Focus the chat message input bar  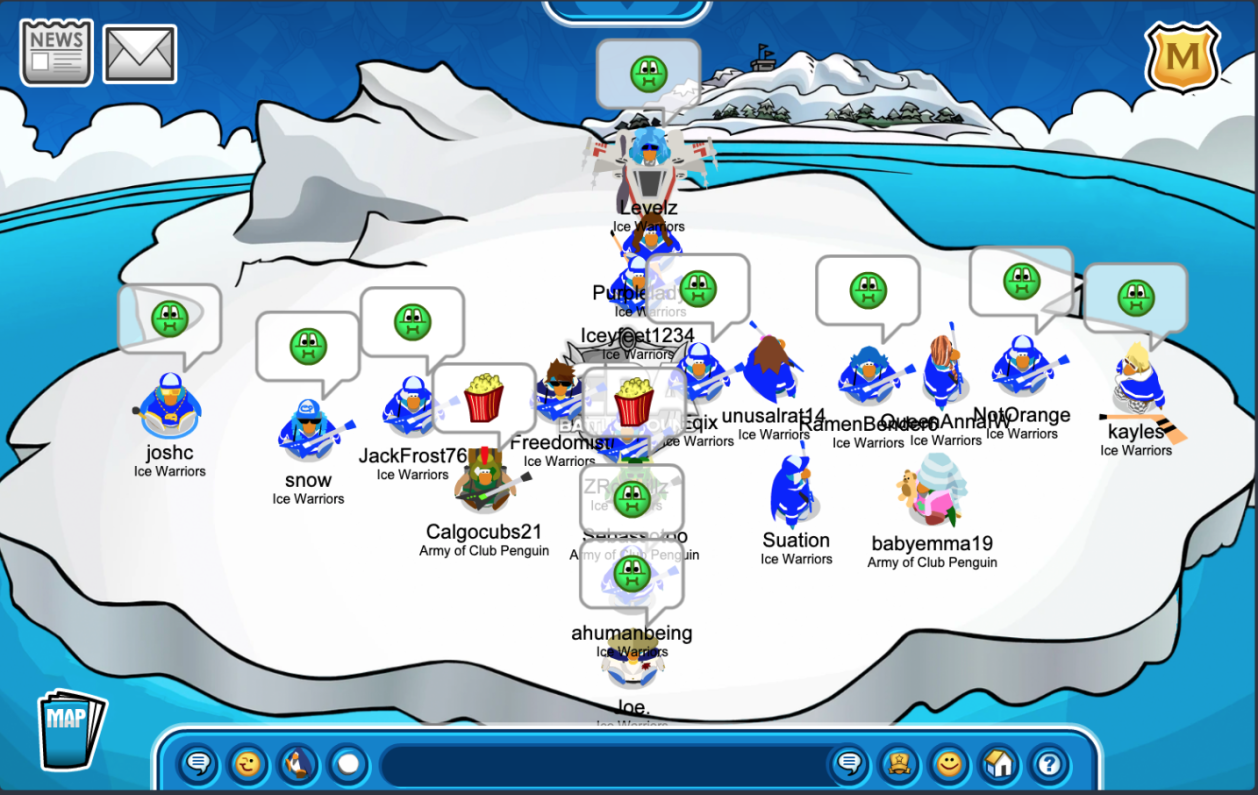[600, 765]
